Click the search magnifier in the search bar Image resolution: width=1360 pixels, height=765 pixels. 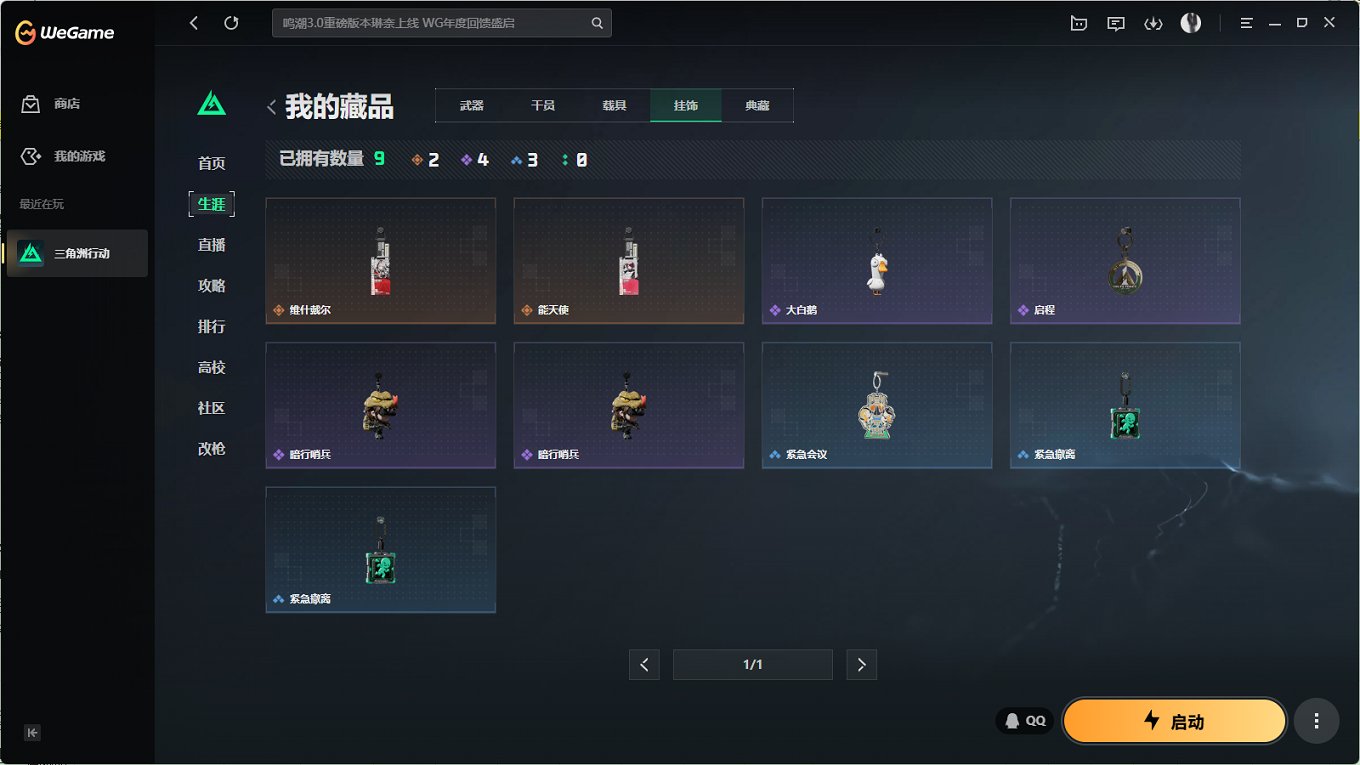pyautogui.click(x=597, y=22)
